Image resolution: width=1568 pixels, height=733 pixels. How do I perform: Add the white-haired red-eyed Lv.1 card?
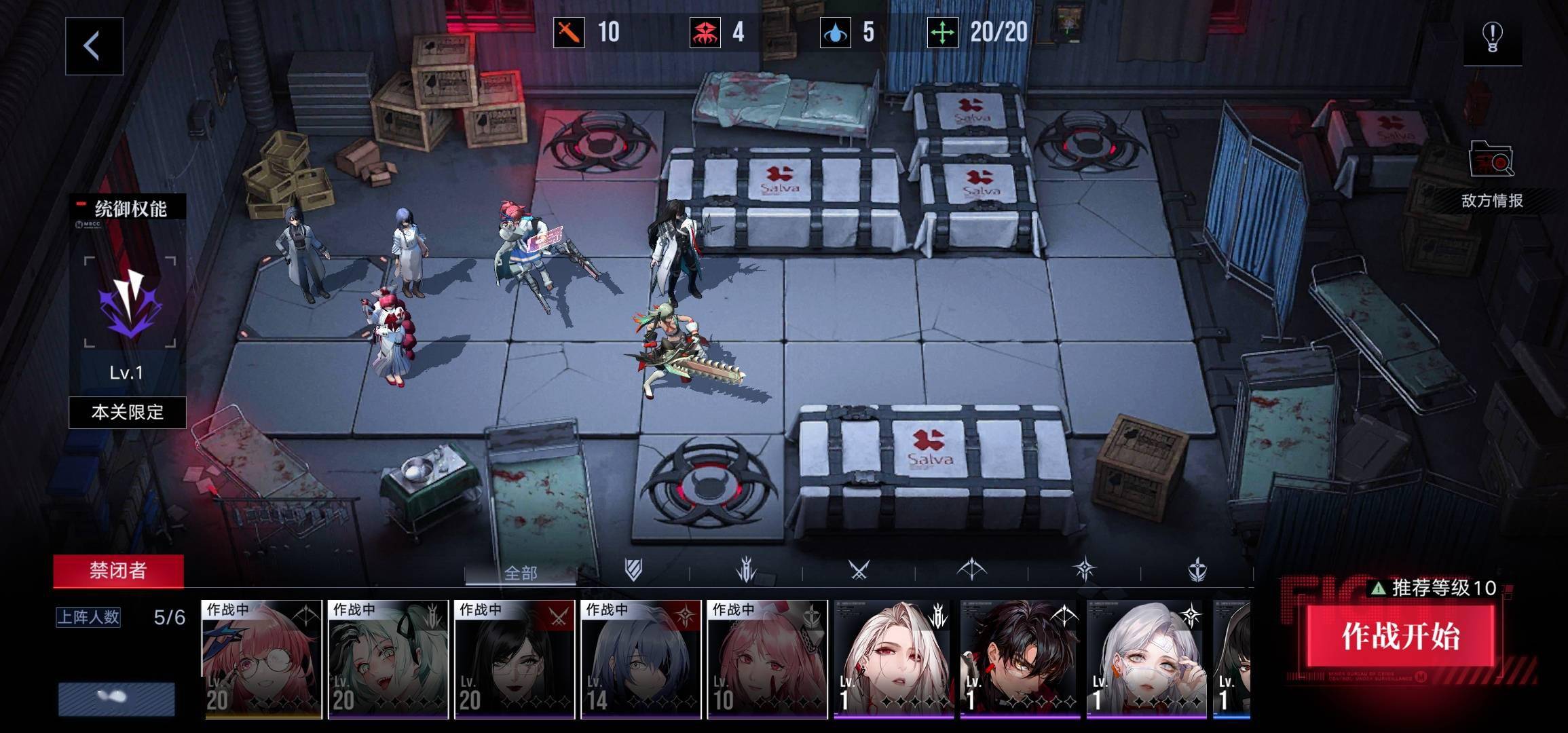click(893, 659)
